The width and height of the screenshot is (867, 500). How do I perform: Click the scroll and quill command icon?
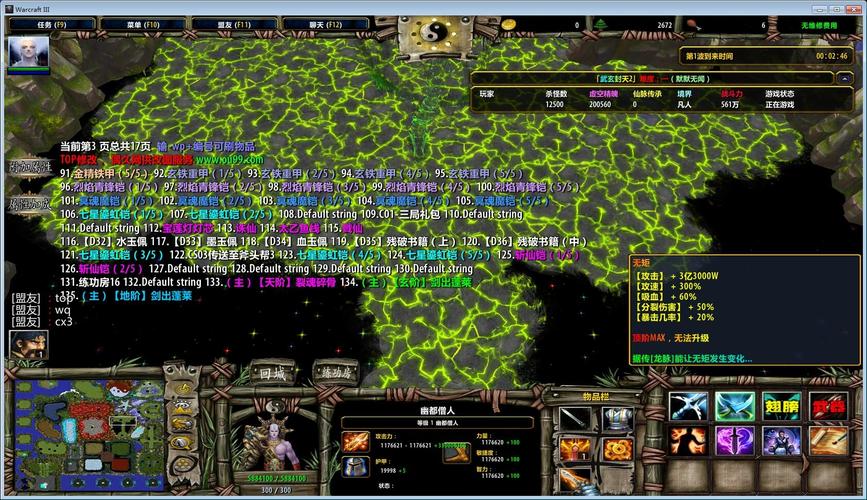[827, 441]
